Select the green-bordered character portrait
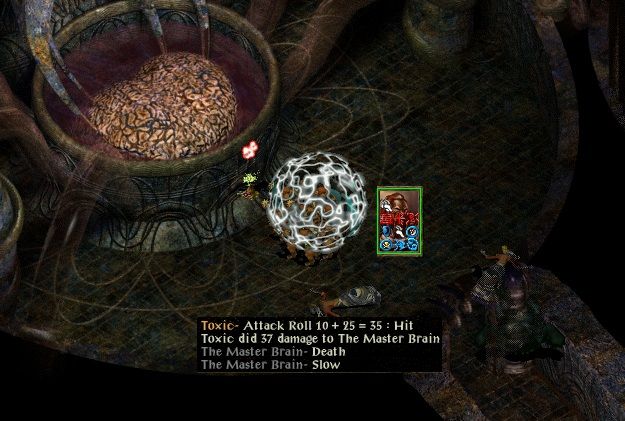Screen dimensions: 625x421 click(x=400, y=220)
